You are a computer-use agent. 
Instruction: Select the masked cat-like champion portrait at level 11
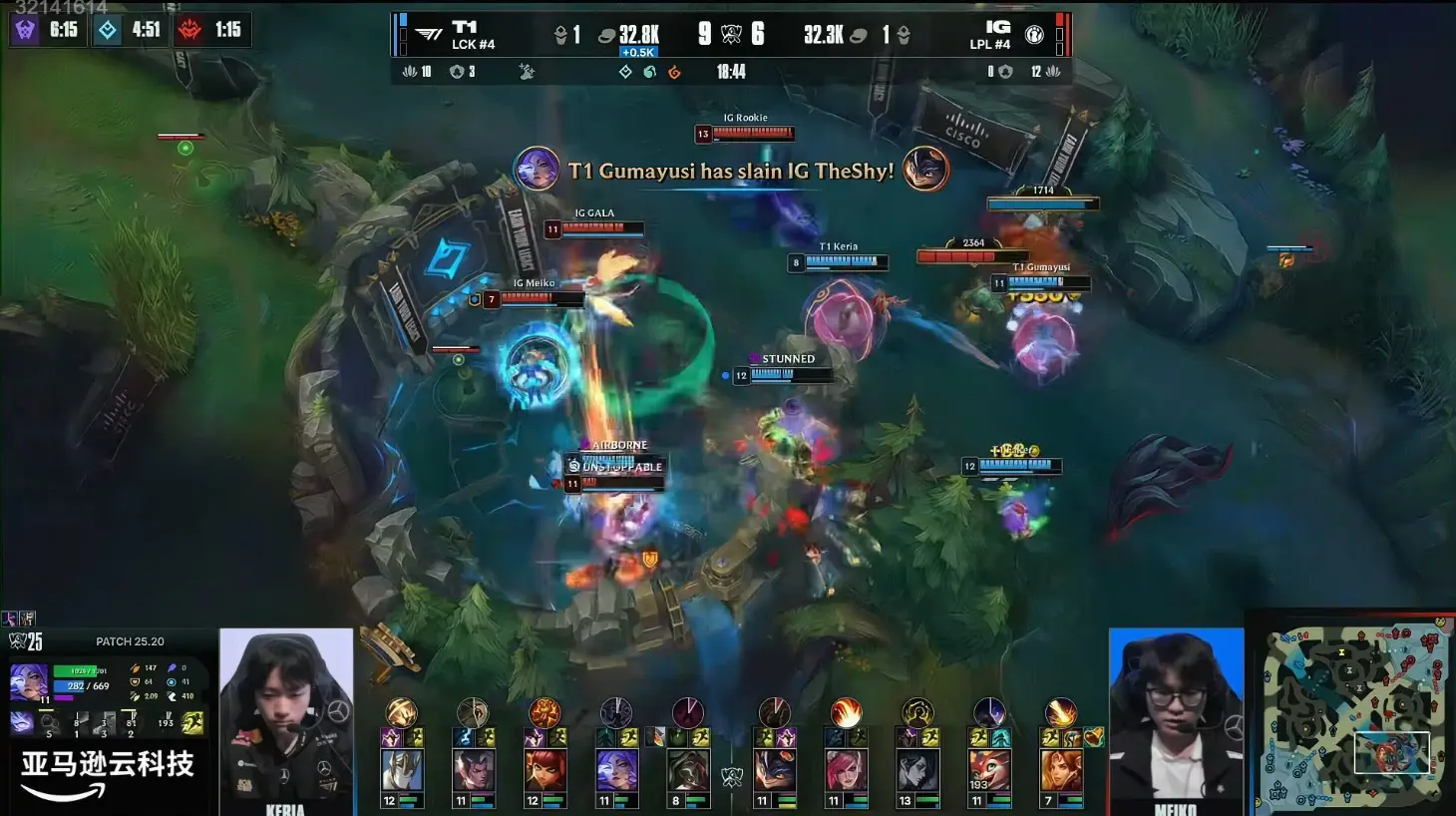[x=775, y=770]
